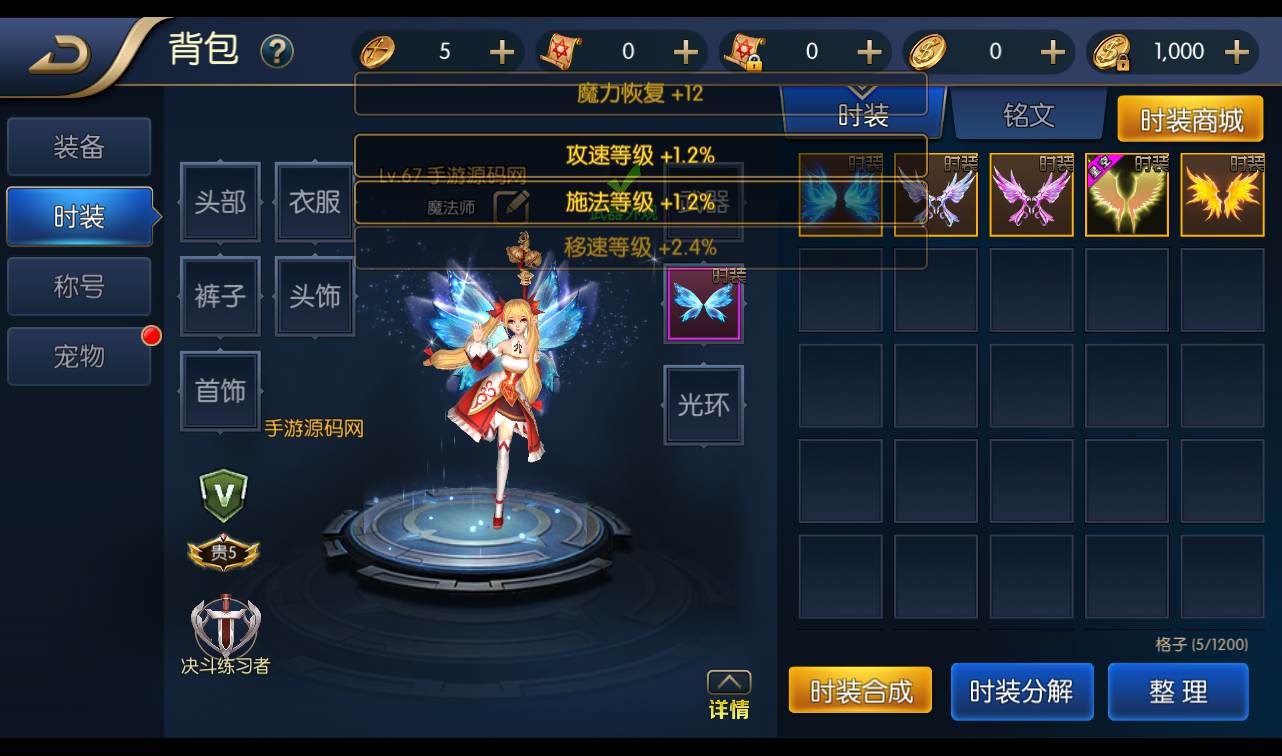Switch to the 装备 sidebar tab
Image resolution: width=1282 pixels, height=756 pixels.
pyautogui.click(x=79, y=146)
